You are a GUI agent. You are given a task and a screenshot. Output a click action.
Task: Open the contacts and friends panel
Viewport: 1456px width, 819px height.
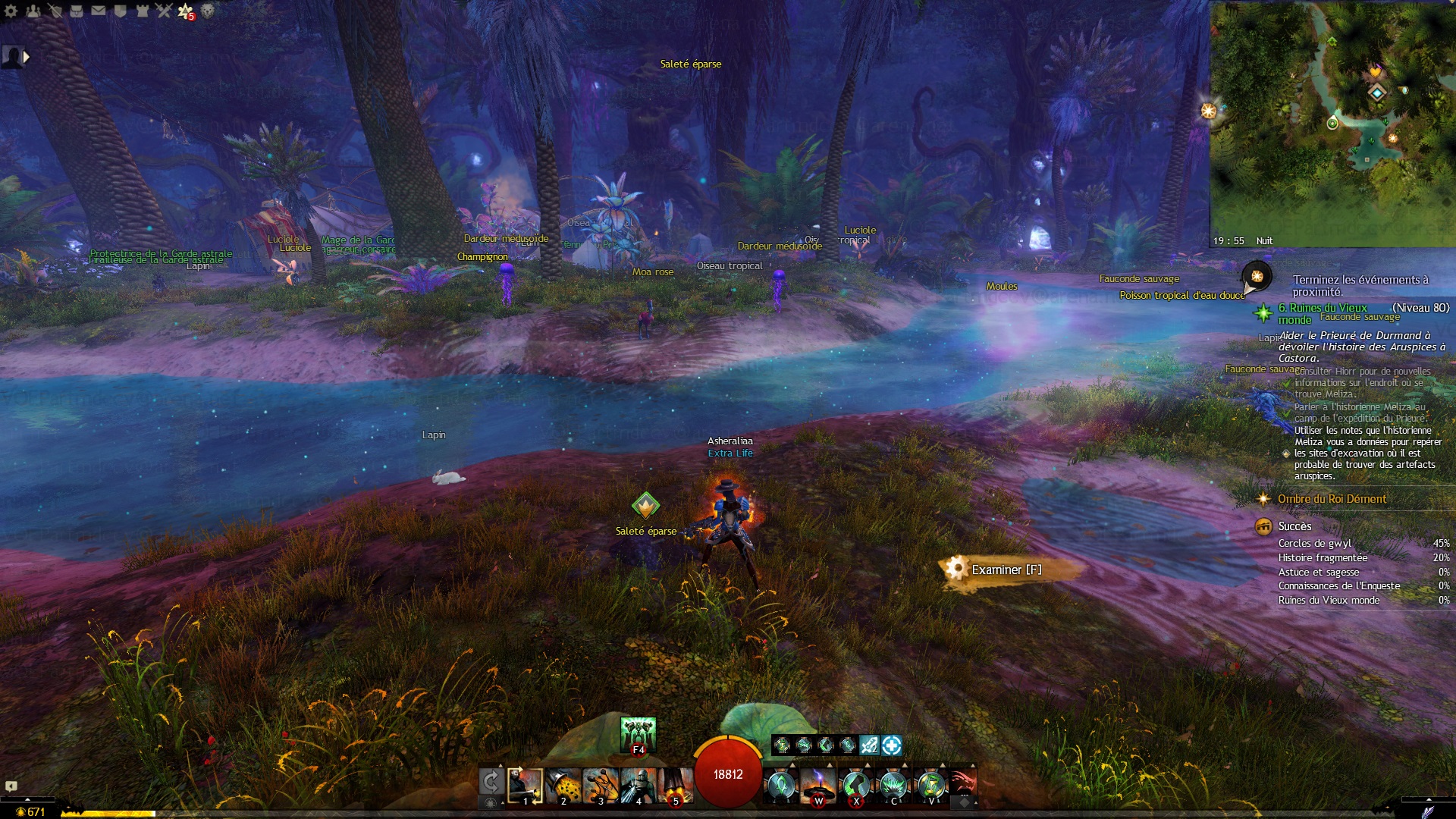tap(33, 11)
